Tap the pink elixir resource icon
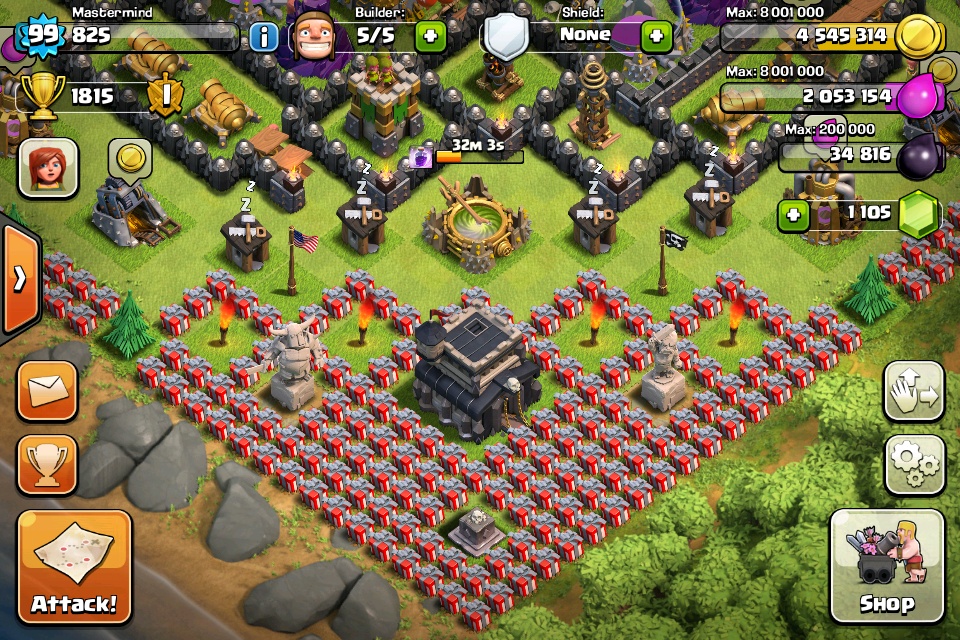Screen dimensions: 960x640 [x=918, y=97]
